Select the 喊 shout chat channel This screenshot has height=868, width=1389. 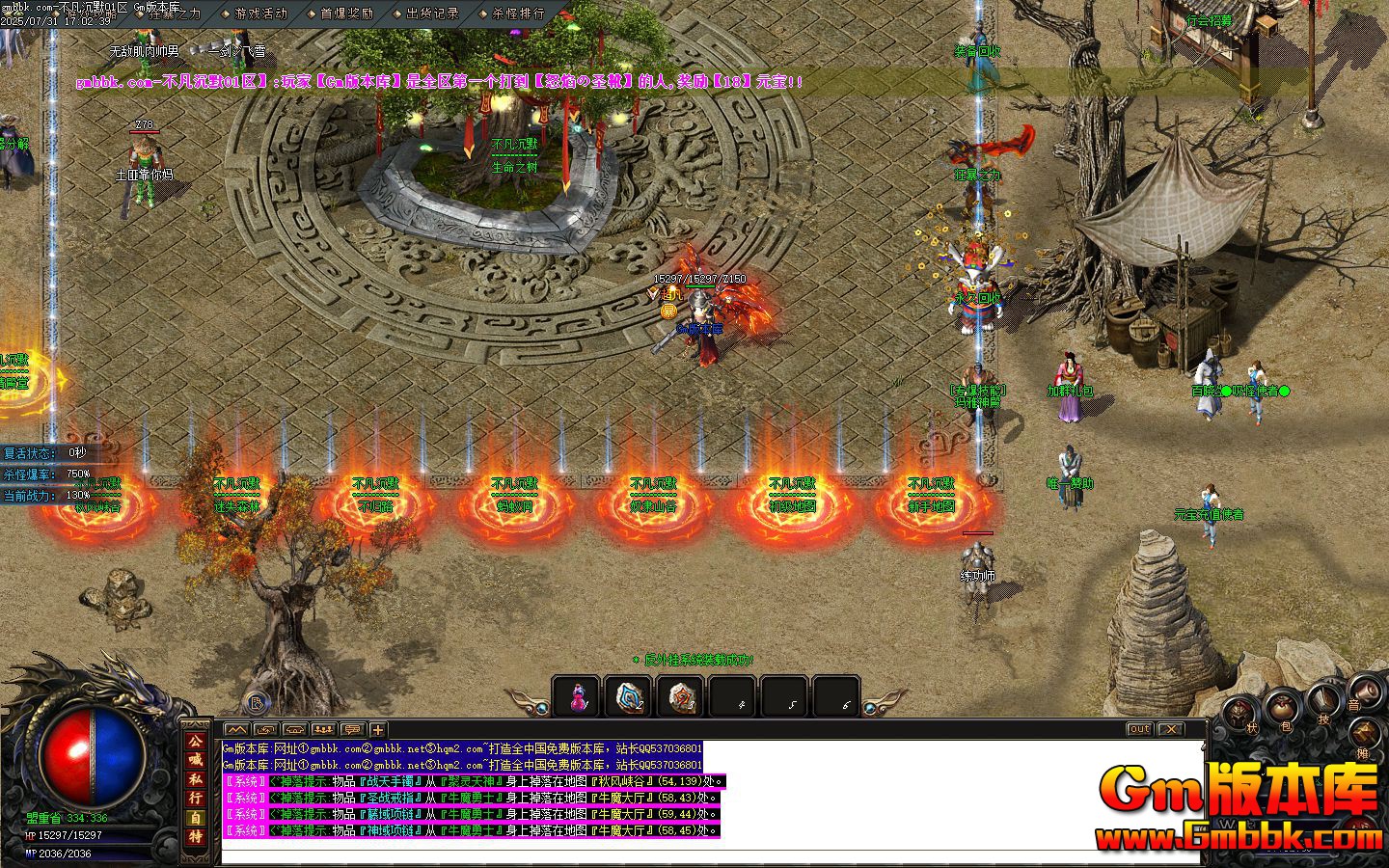[196, 759]
